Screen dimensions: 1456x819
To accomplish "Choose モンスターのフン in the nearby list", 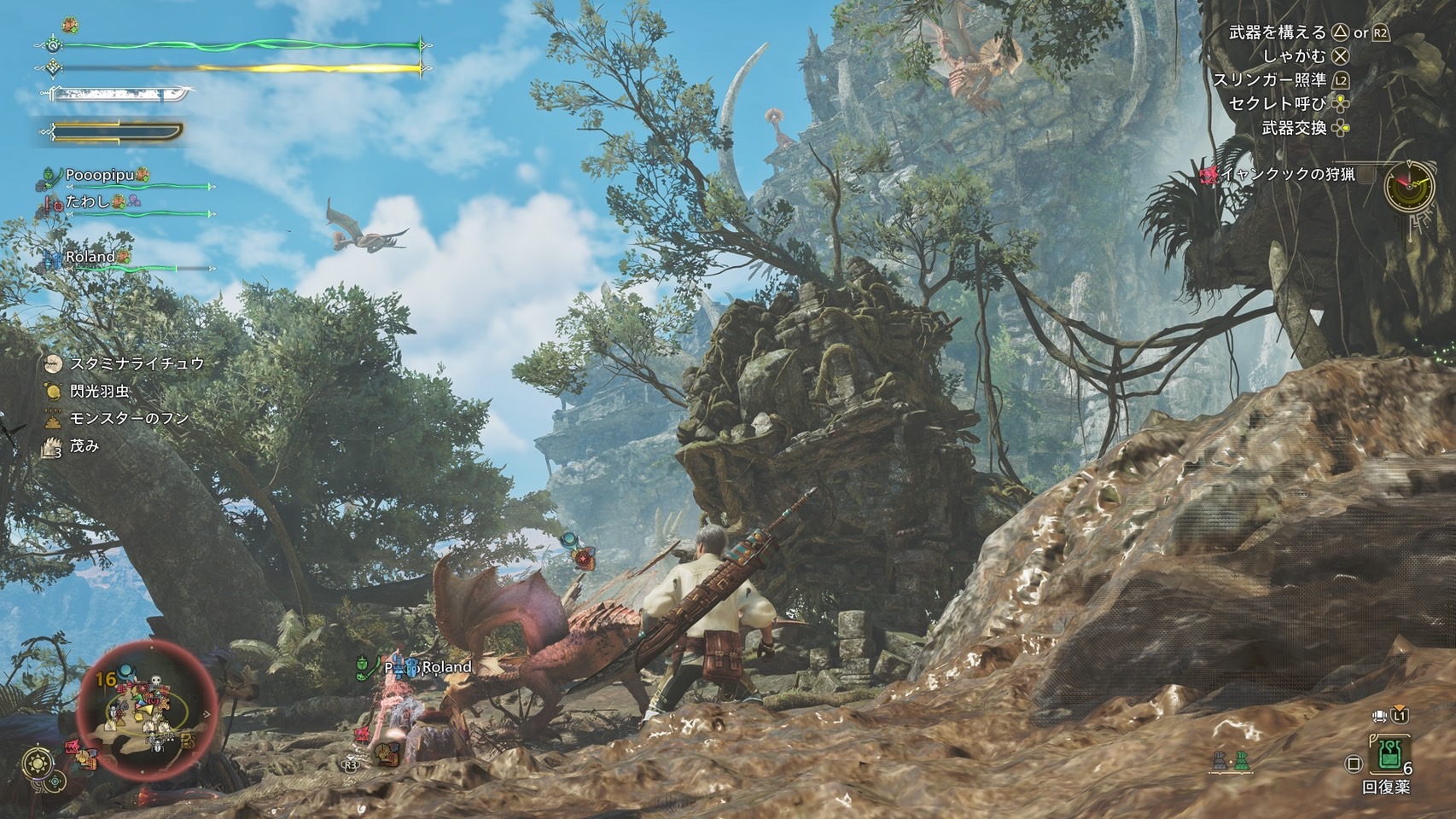I will [x=128, y=418].
